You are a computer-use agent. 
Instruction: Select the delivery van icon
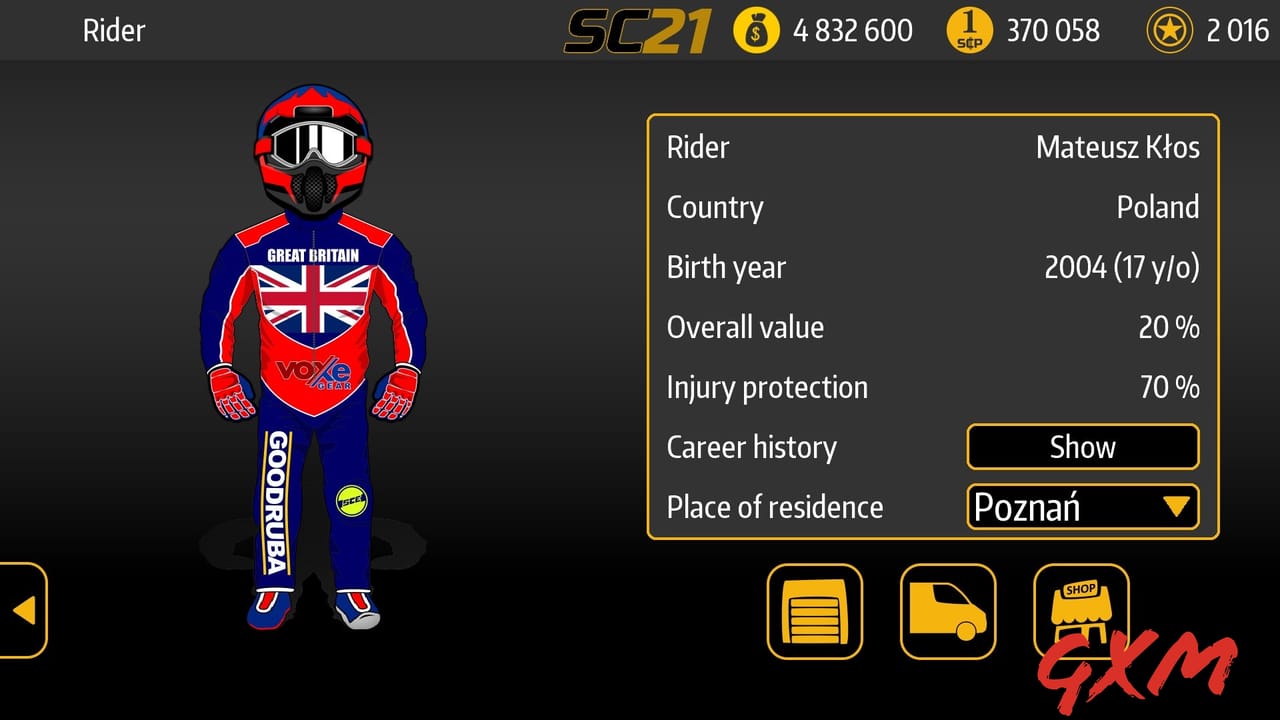[948, 611]
